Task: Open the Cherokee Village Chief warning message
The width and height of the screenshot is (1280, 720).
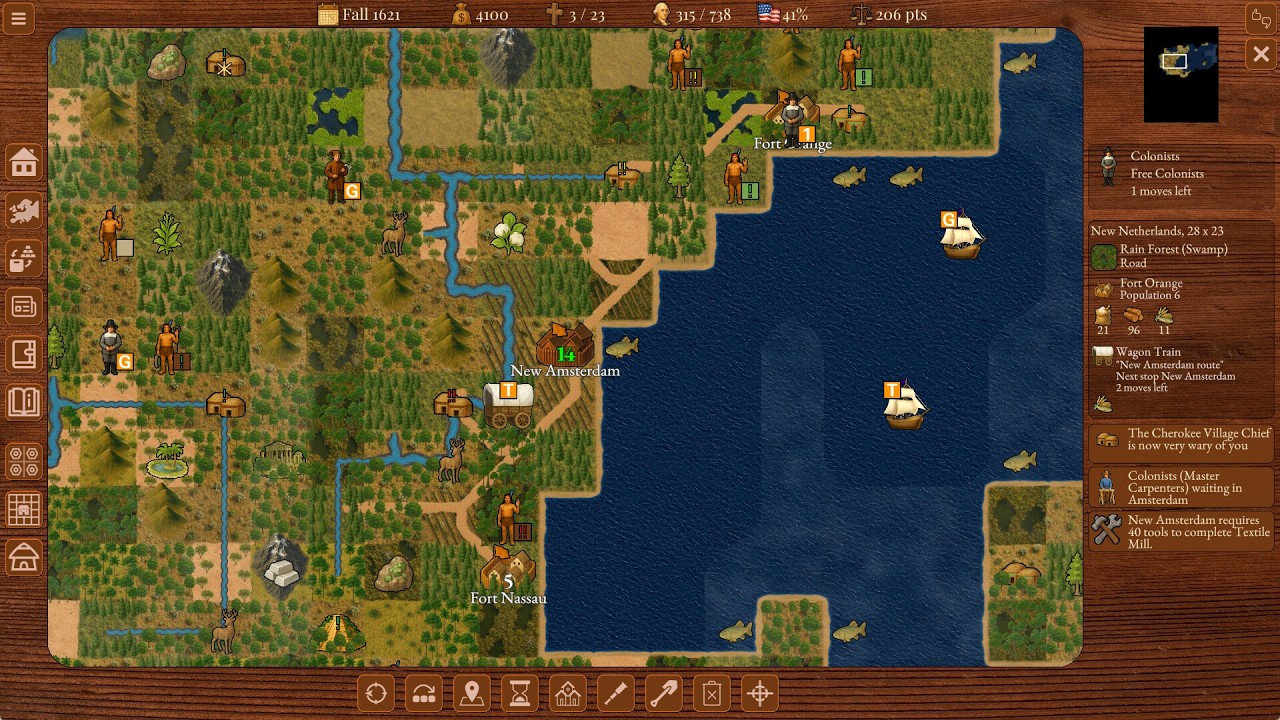Action: [x=1181, y=440]
